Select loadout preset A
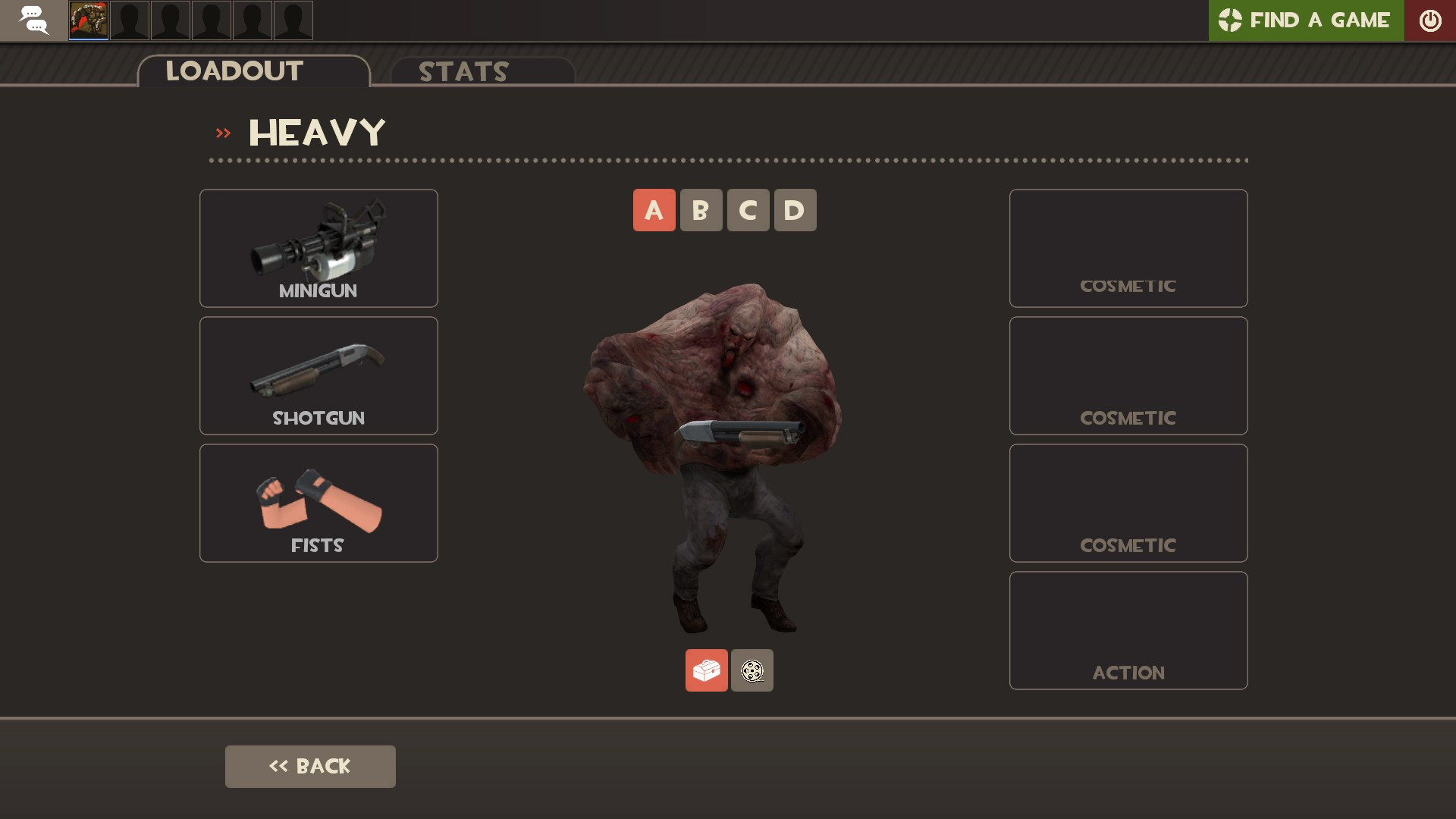Screen dimensions: 1456x819 (x=654, y=210)
